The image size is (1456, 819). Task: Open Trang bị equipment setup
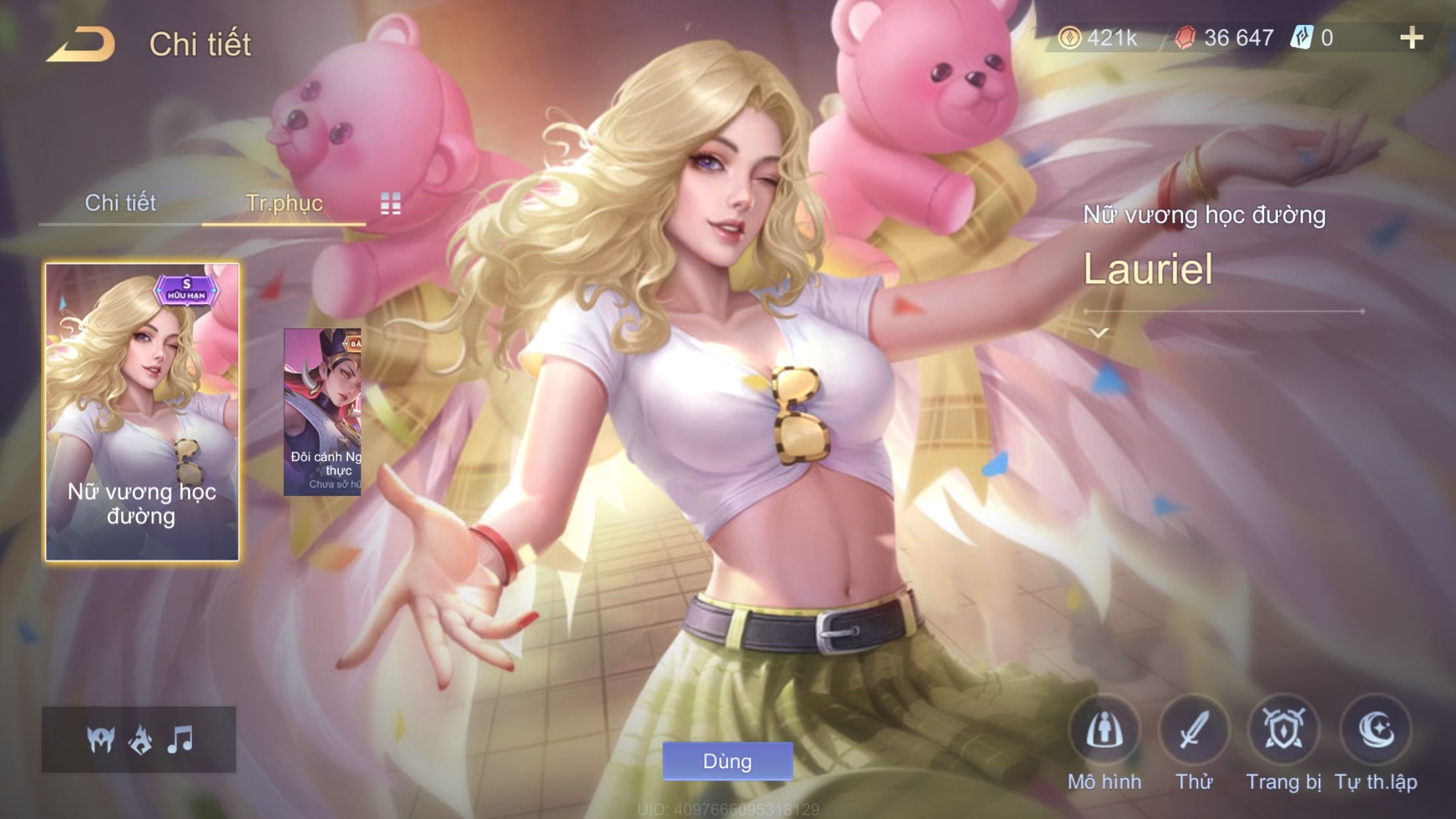click(1283, 731)
